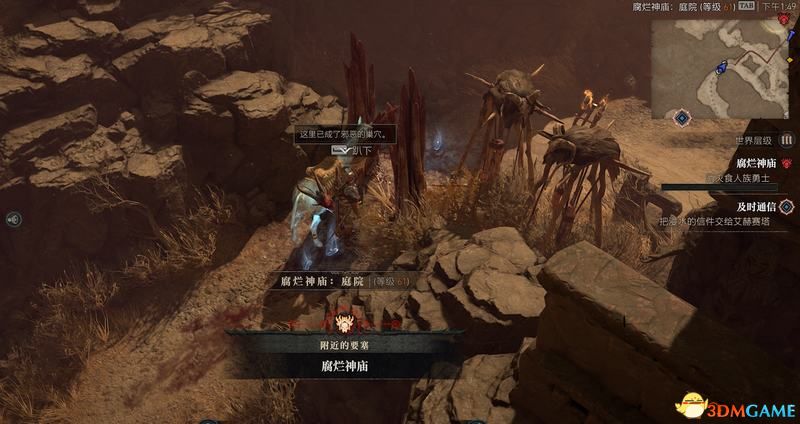Toggle the speaker icon on the left edge
This screenshot has height=424, width=800.
click(10, 219)
